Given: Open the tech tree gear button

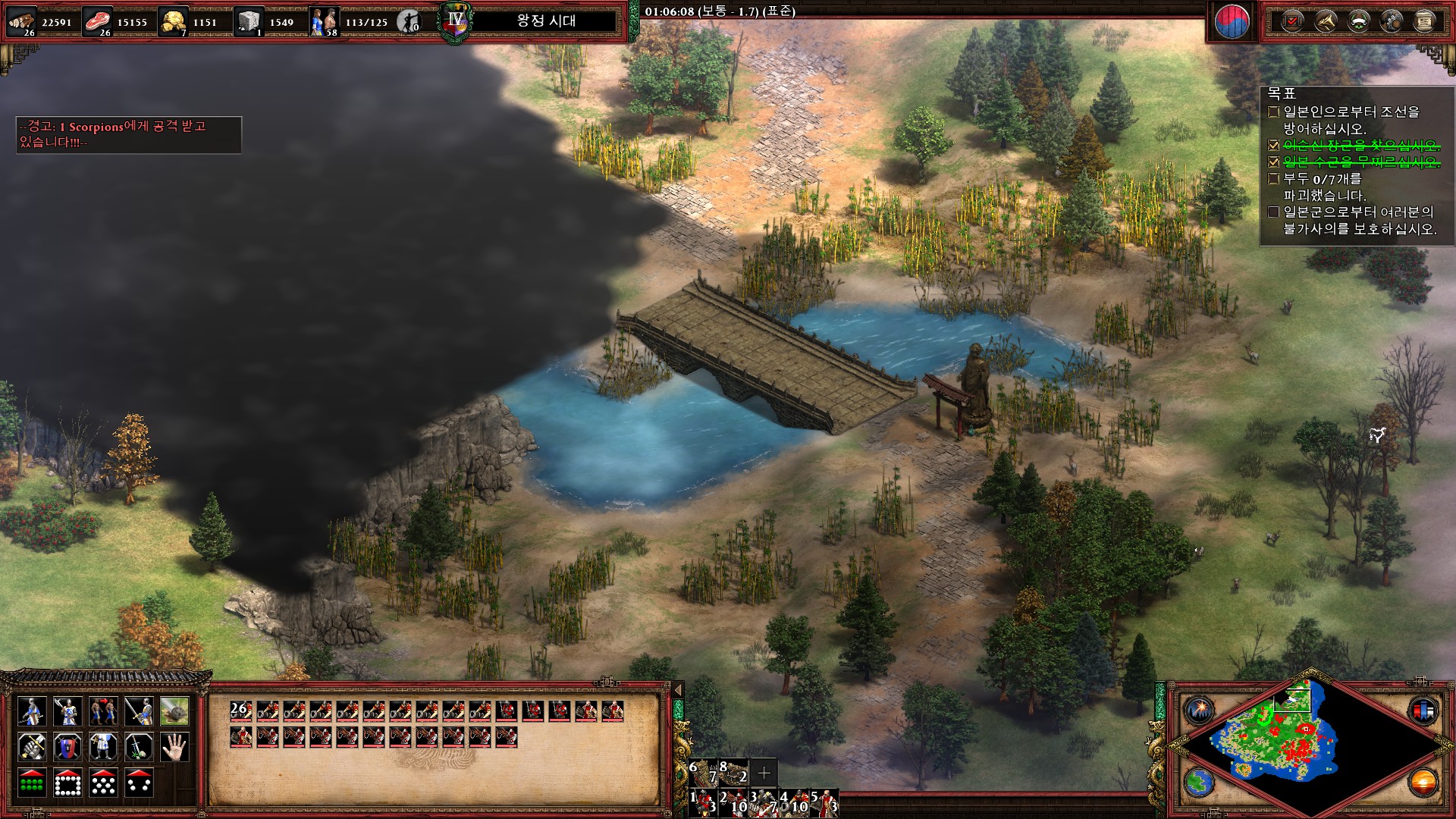Looking at the screenshot, I should point(1391,20).
